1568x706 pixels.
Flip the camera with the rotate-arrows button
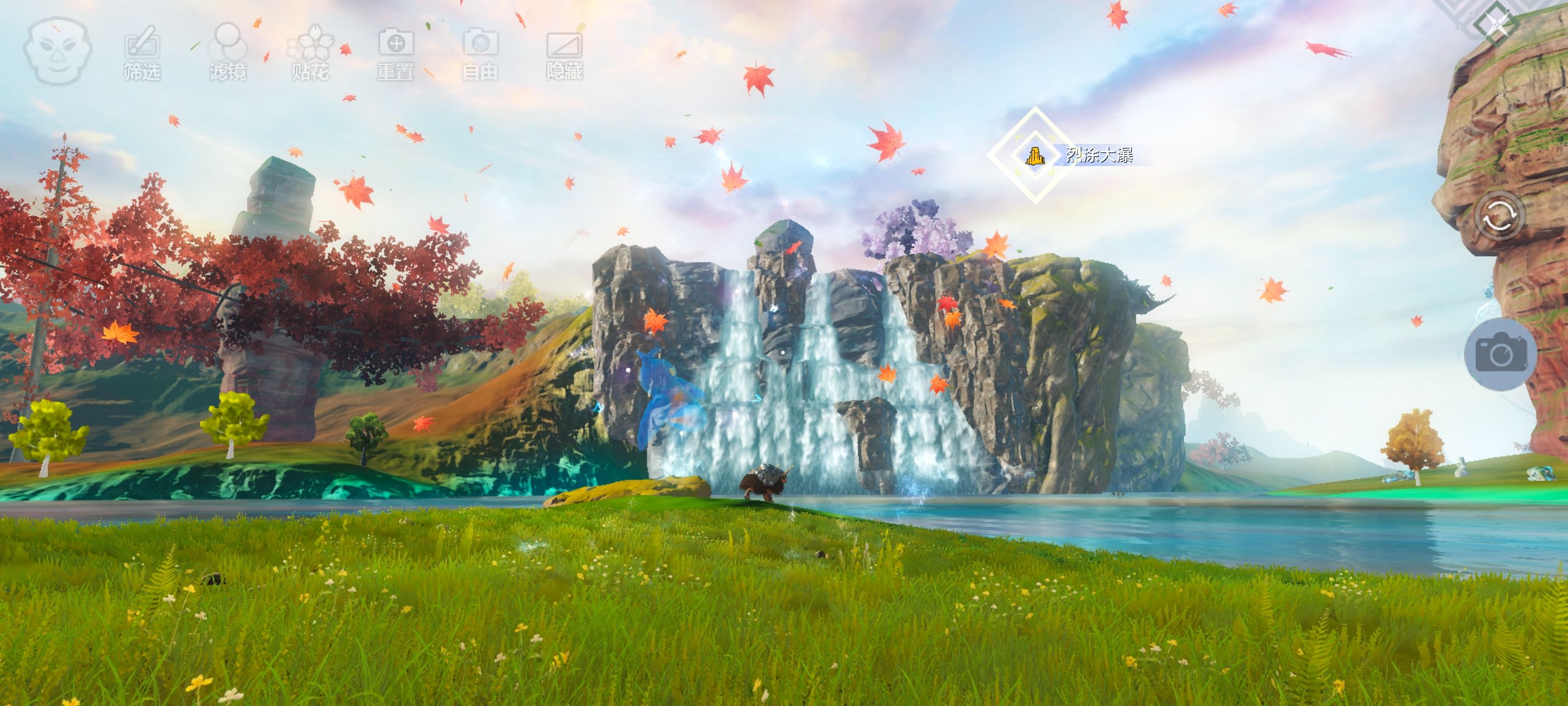point(1499,216)
